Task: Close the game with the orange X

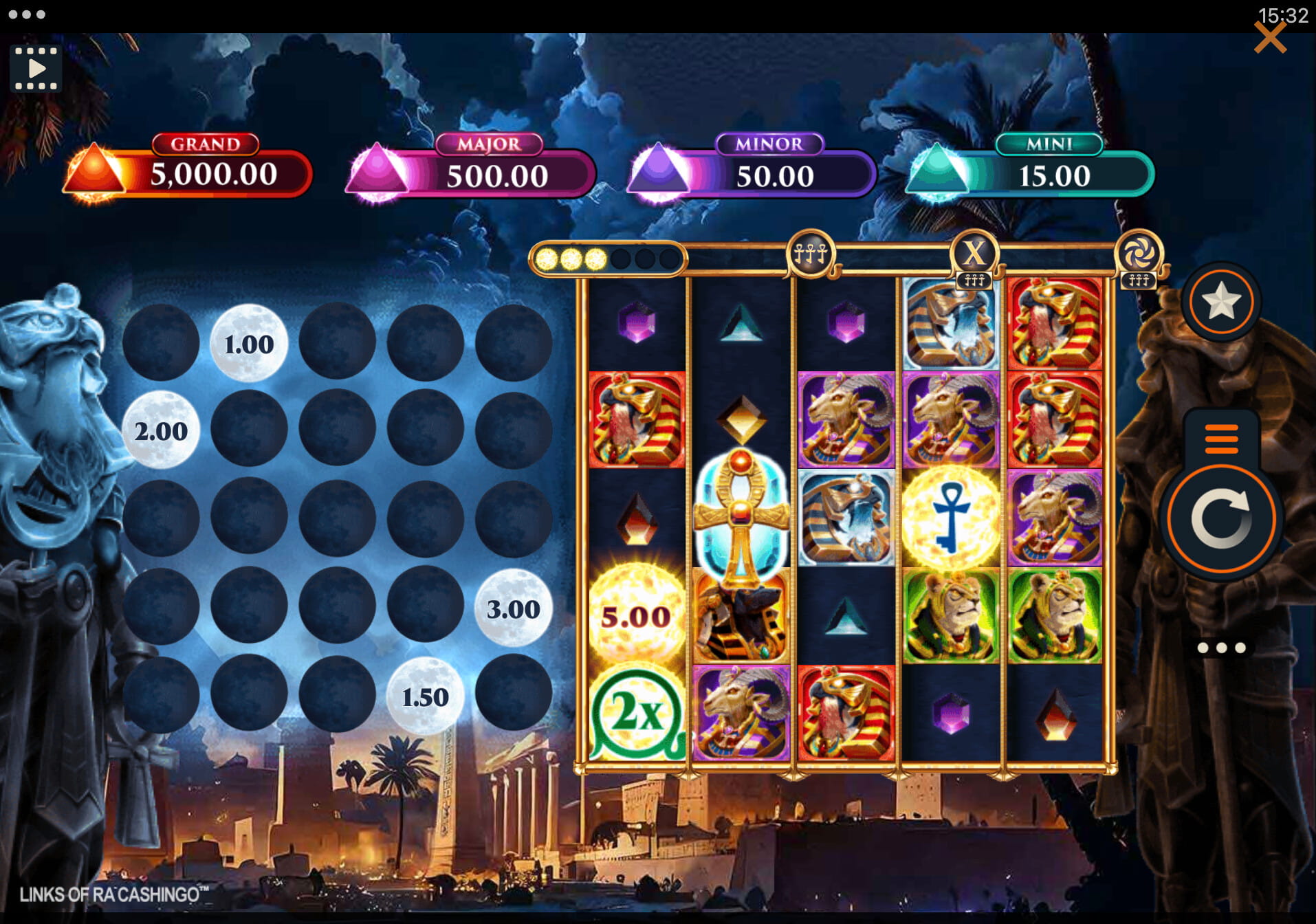Action: tap(1269, 38)
